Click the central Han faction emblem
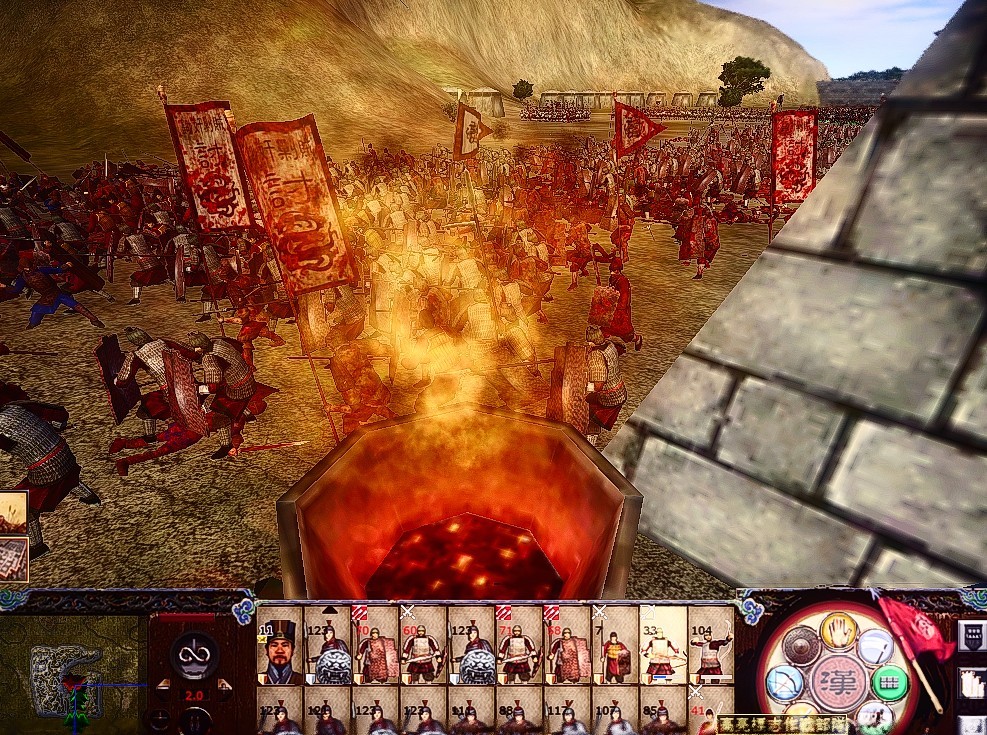 (x=836, y=680)
